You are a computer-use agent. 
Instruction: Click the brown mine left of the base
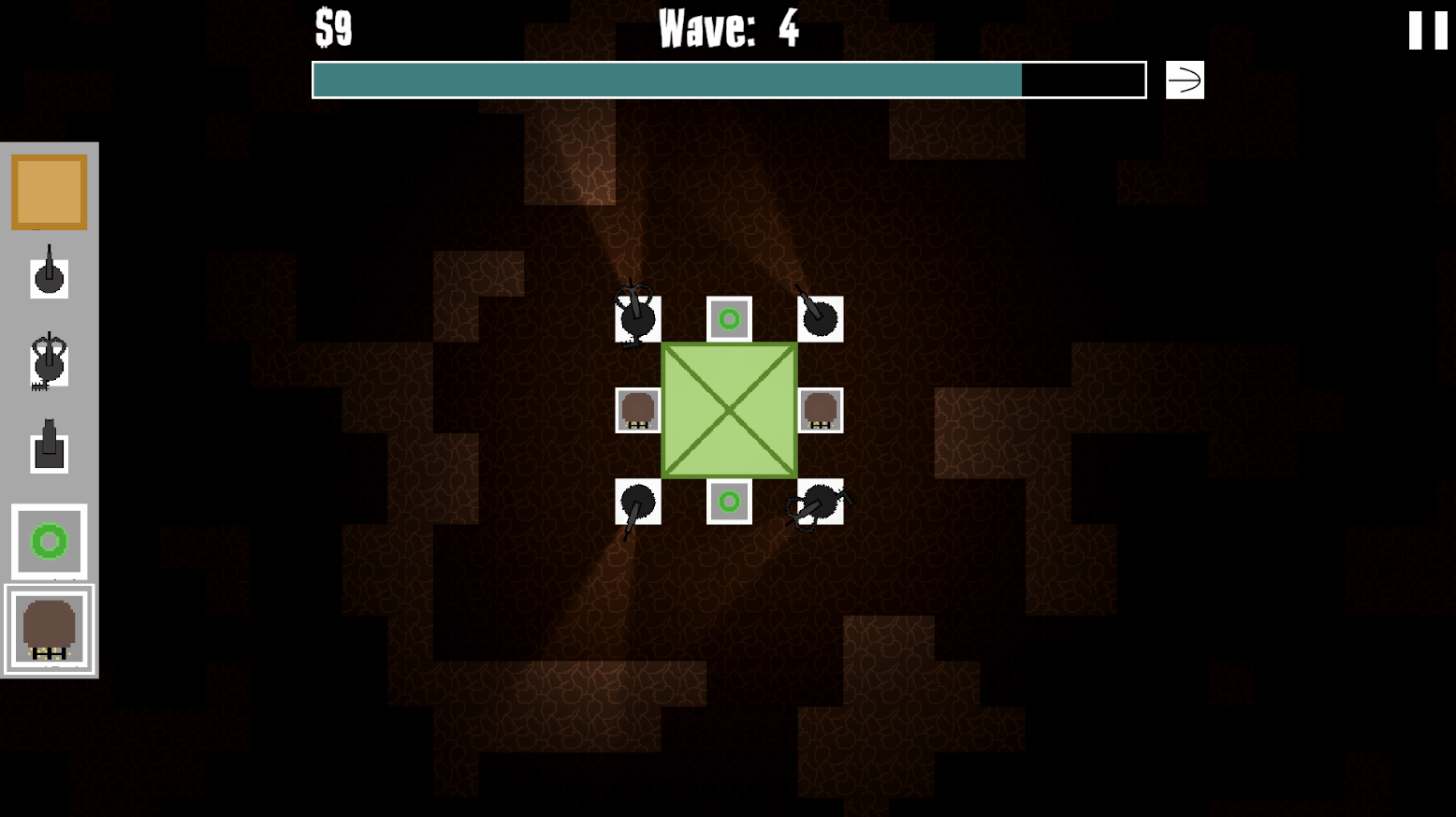(637, 409)
